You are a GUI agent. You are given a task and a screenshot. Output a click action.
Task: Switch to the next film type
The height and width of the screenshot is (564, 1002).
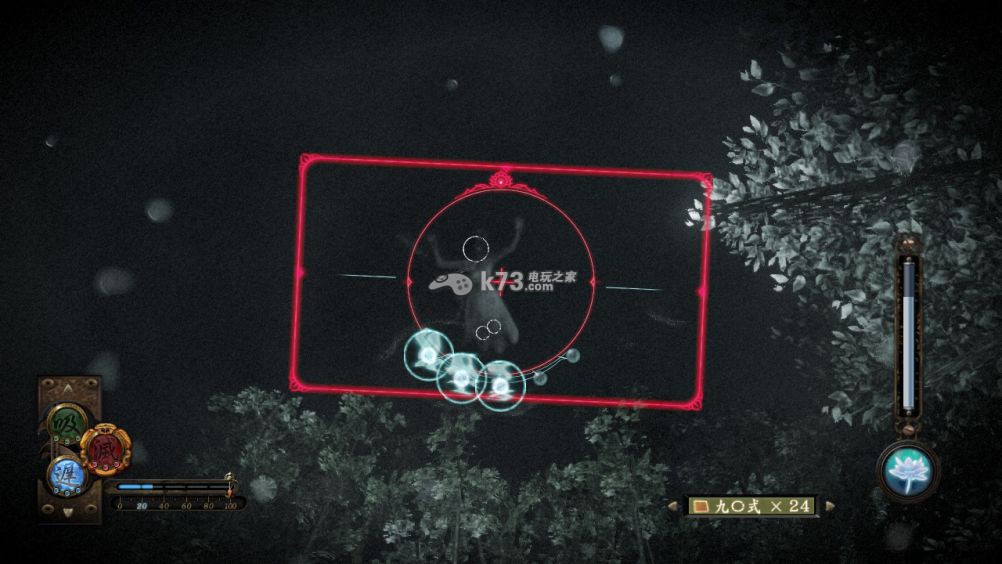click(828, 506)
